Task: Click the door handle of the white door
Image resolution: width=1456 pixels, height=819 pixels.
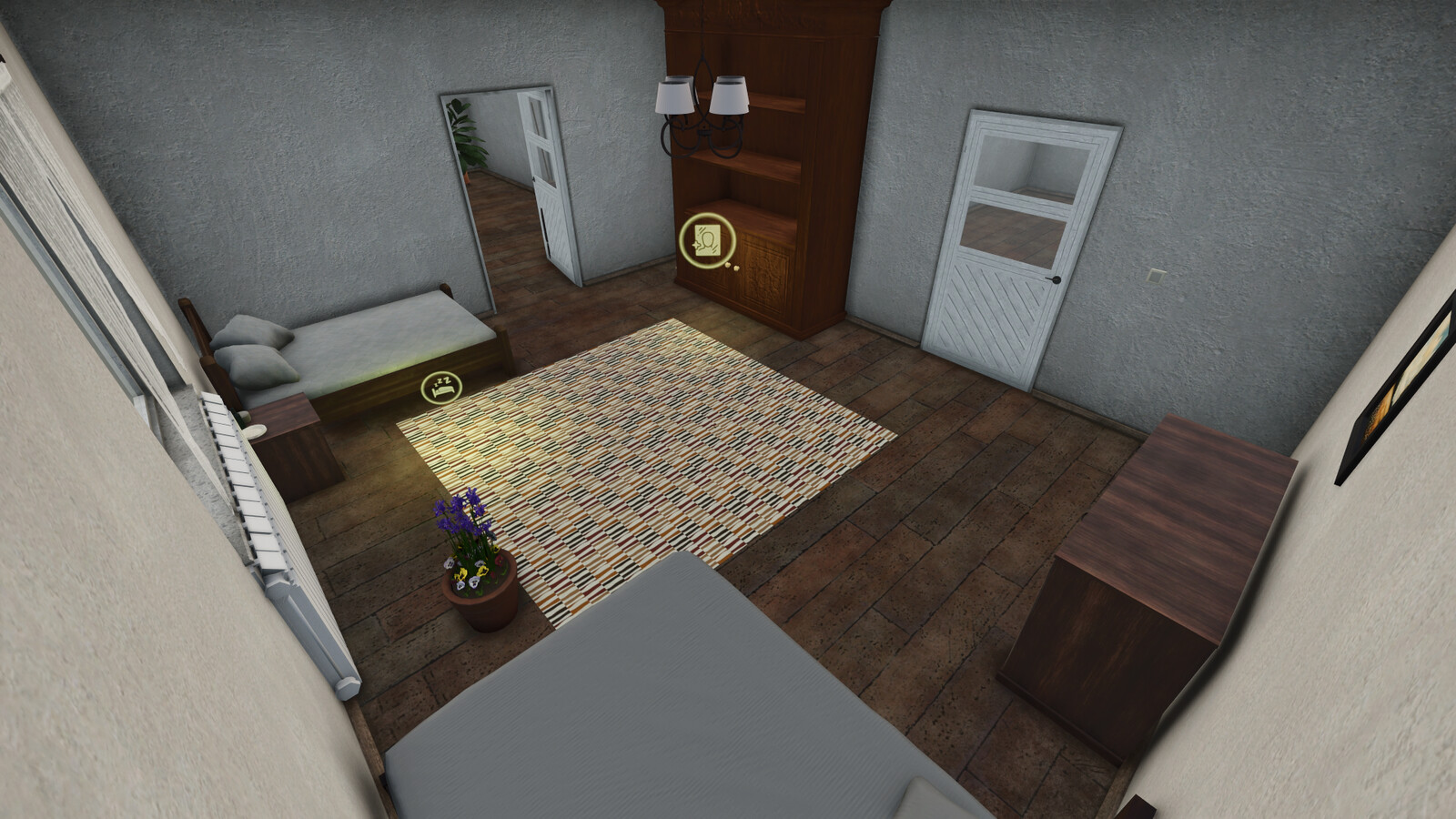Action: click(1056, 280)
